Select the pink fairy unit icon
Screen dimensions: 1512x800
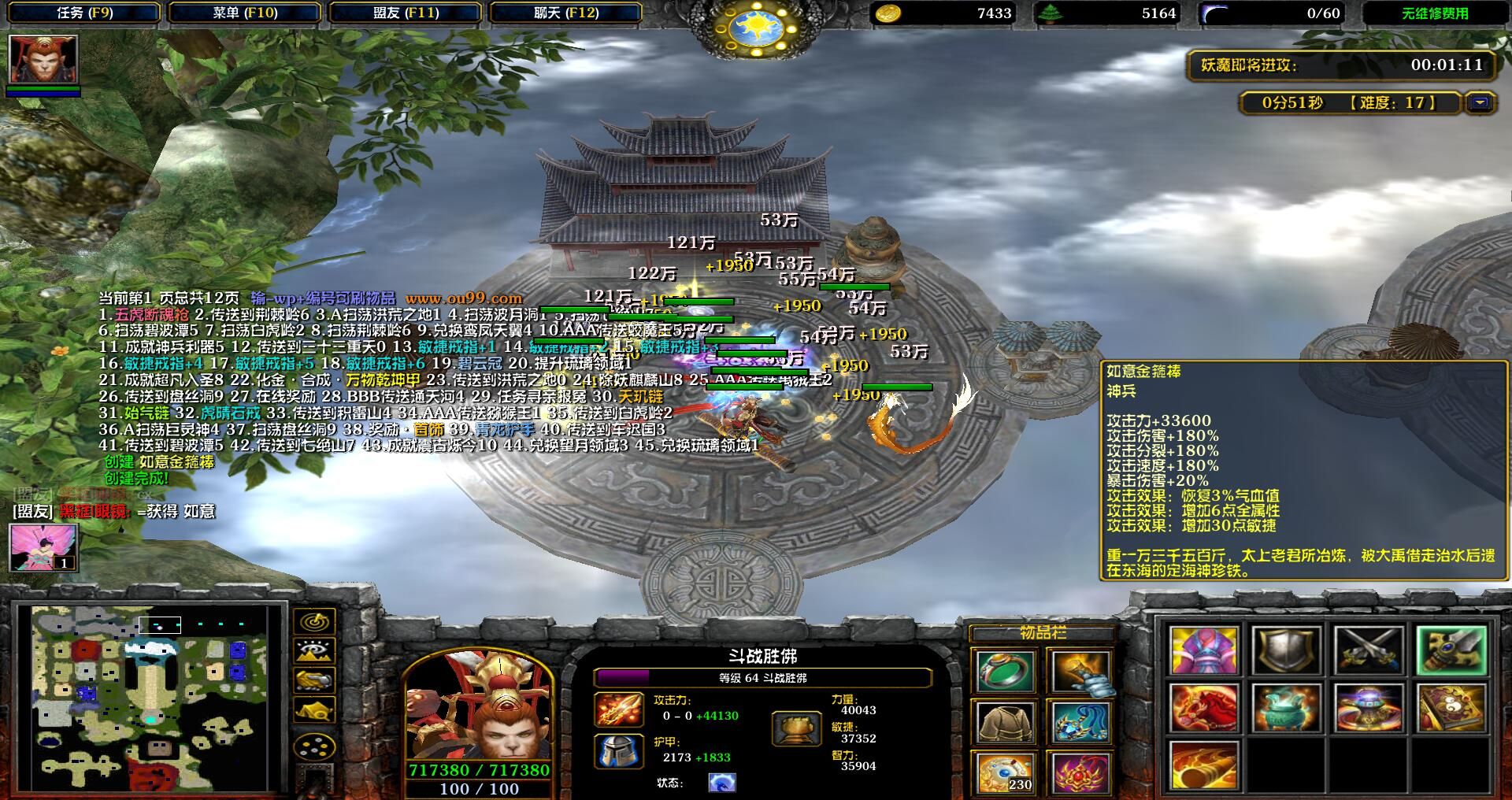coord(43,547)
